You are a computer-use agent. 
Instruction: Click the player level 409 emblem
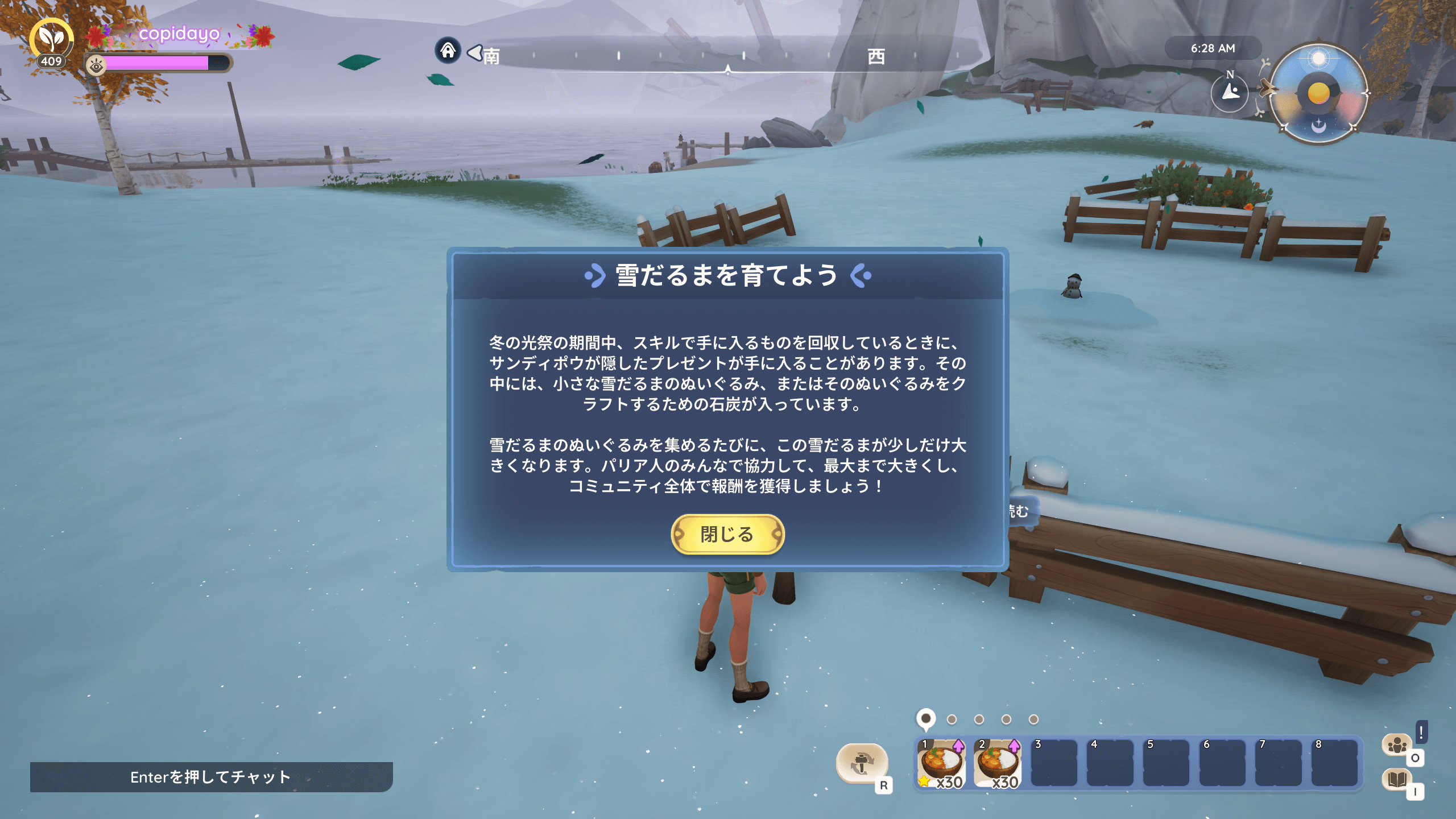51,43
